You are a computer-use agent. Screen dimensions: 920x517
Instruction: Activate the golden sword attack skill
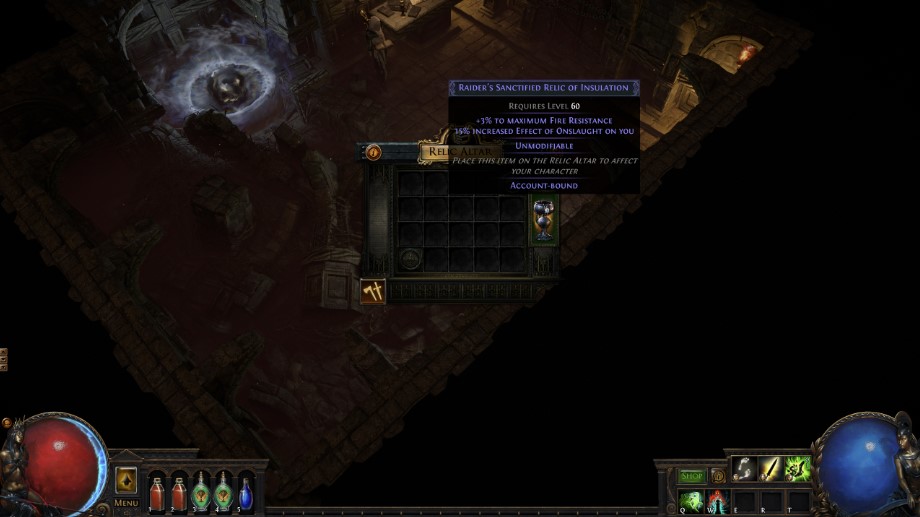770,468
